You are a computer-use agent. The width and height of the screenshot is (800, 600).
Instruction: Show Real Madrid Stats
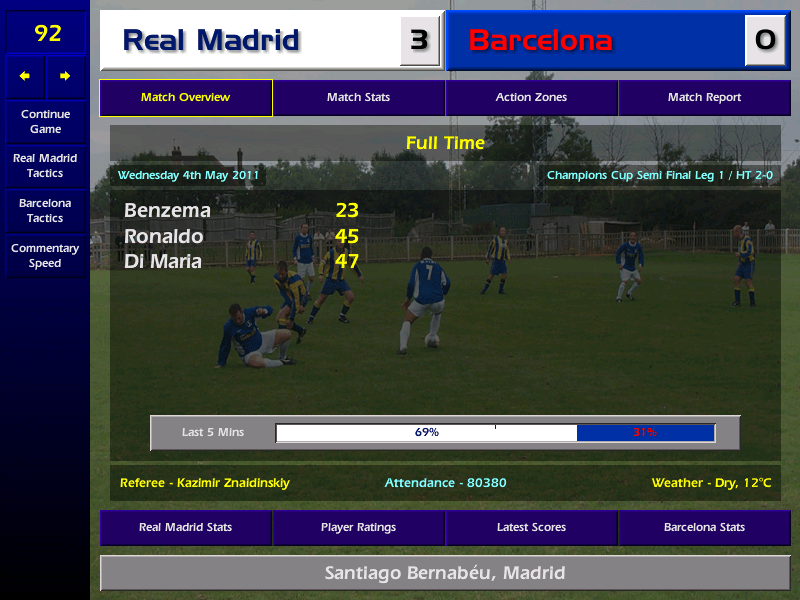[185, 527]
